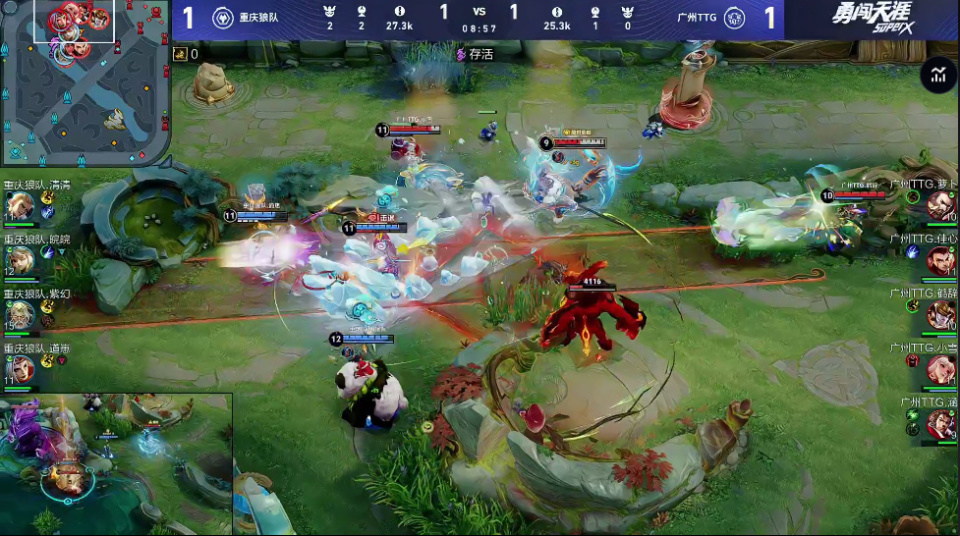Open the picture-in-picture camera view thumbnail
Image resolution: width=960 pixels, height=536 pixels.
click(x=116, y=464)
